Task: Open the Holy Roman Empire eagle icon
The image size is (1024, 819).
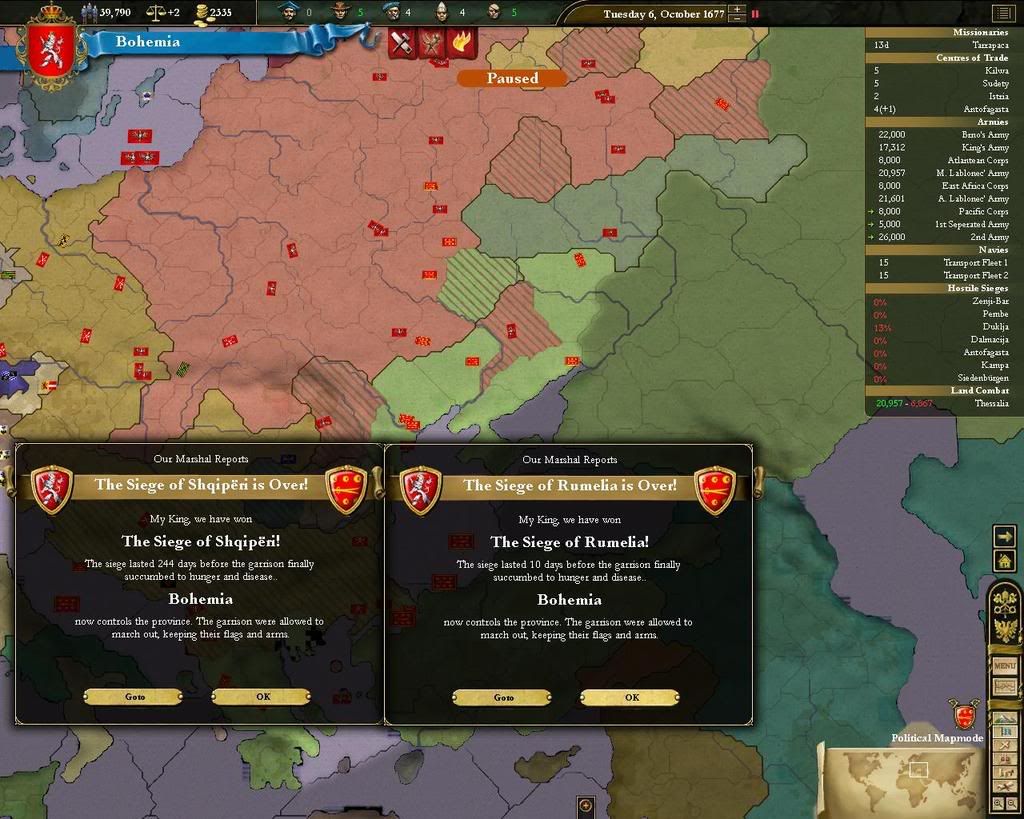Action: (1004, 631)
